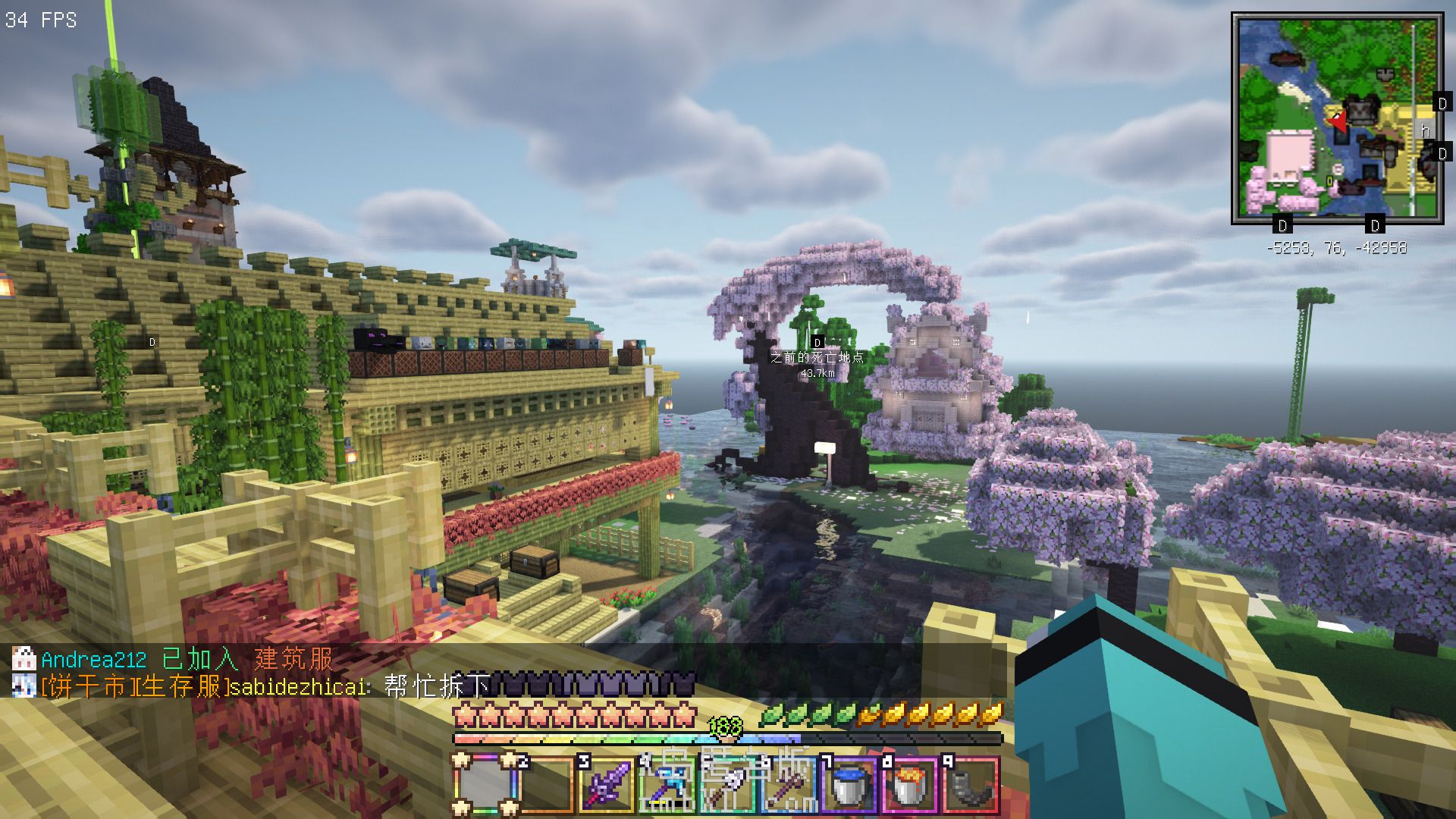Select the purple sword in hotbar slot 3
Viewport: 1456px width, 819px height.
[x=605, y=785]
